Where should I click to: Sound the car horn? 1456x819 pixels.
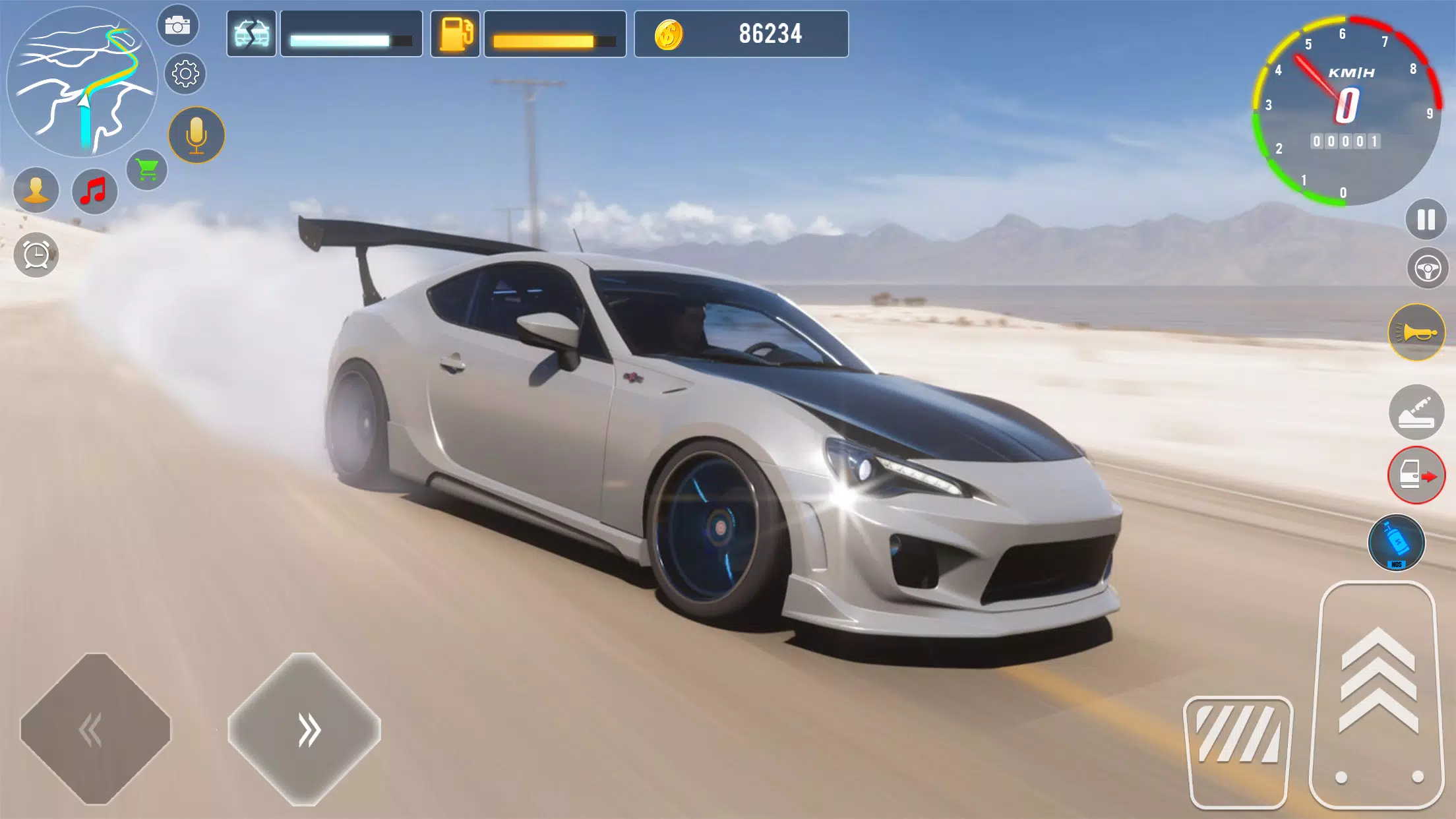[1416, 332]
